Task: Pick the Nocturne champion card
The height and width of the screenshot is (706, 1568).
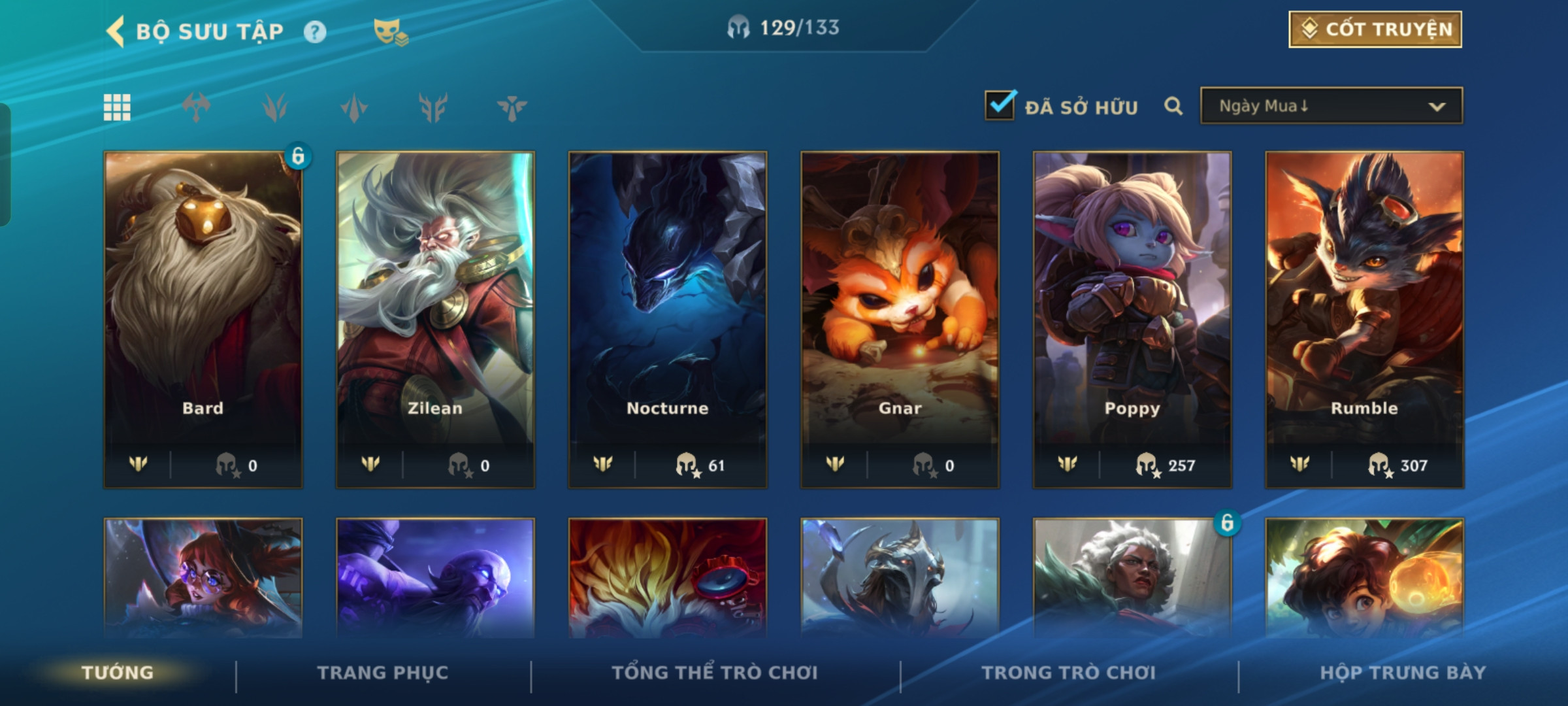Action: [x=668, y=319]
